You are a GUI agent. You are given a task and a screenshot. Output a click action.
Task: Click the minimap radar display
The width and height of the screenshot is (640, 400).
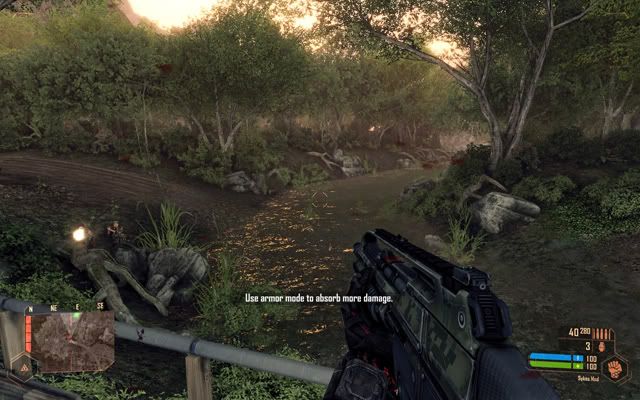click(x=73, y=342)
